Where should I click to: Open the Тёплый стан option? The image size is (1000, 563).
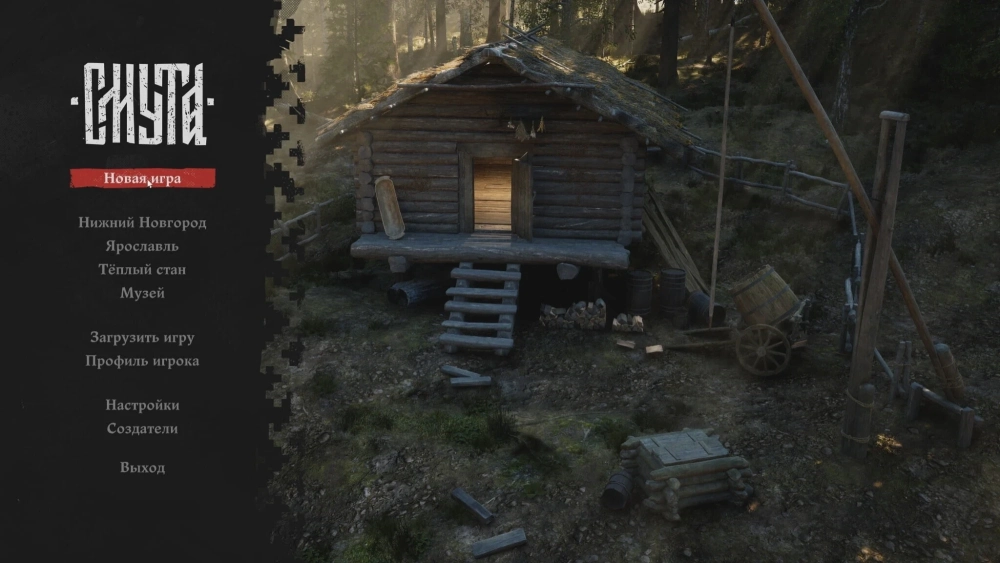click(x=142, y=270)
